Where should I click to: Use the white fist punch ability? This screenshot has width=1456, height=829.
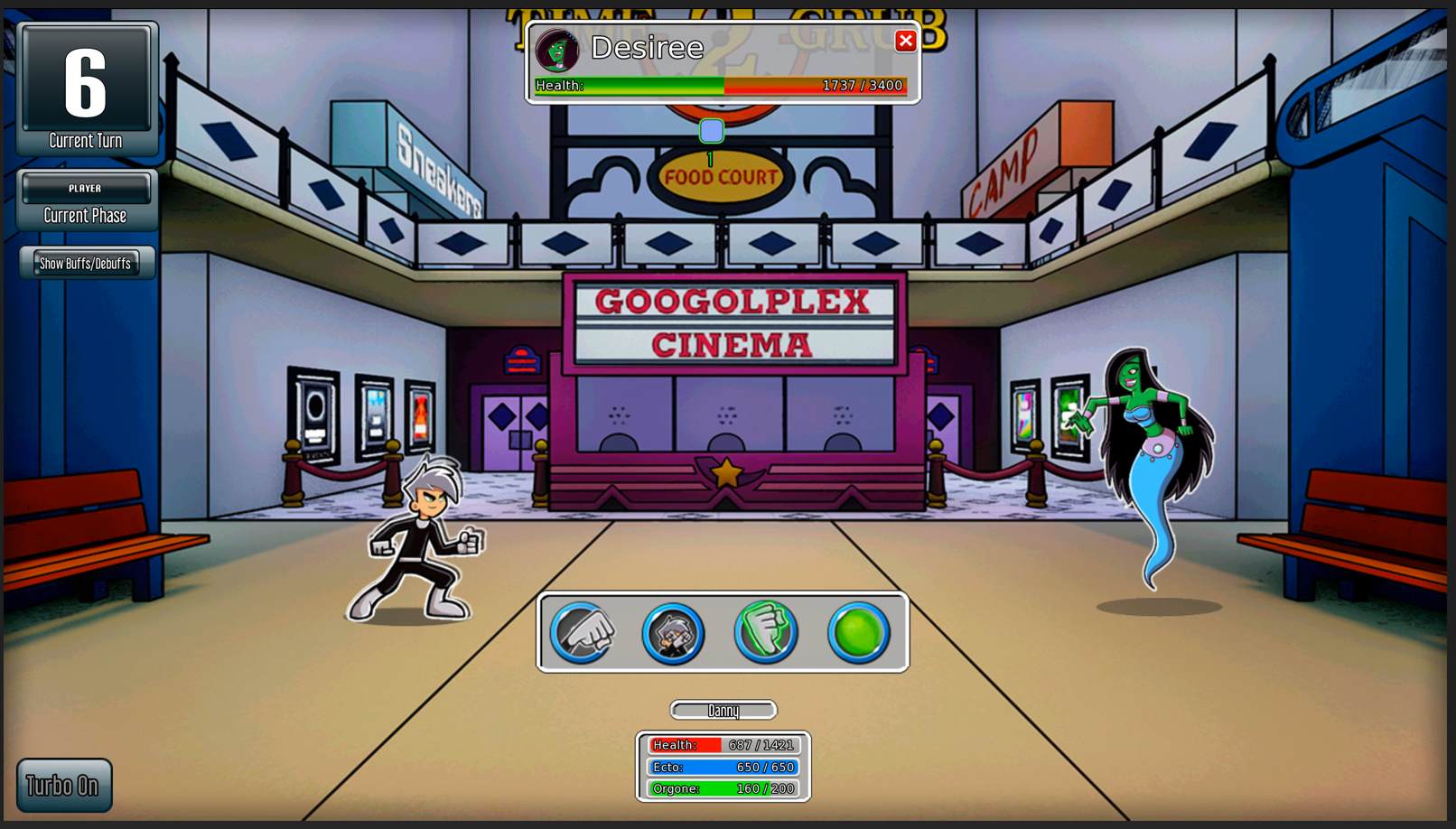(x=583, y=632)
